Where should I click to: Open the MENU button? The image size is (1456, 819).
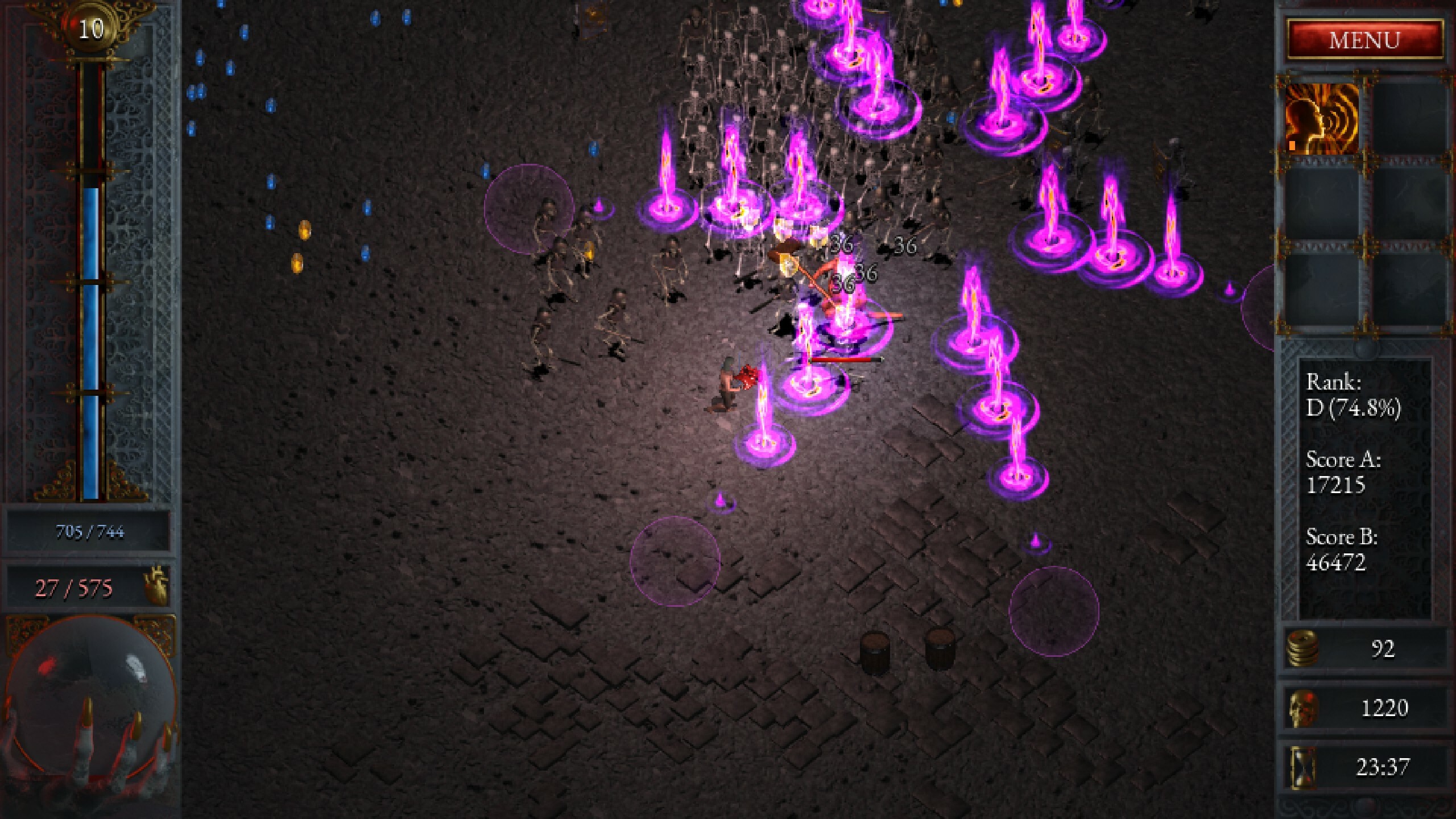coord(1364,40)
